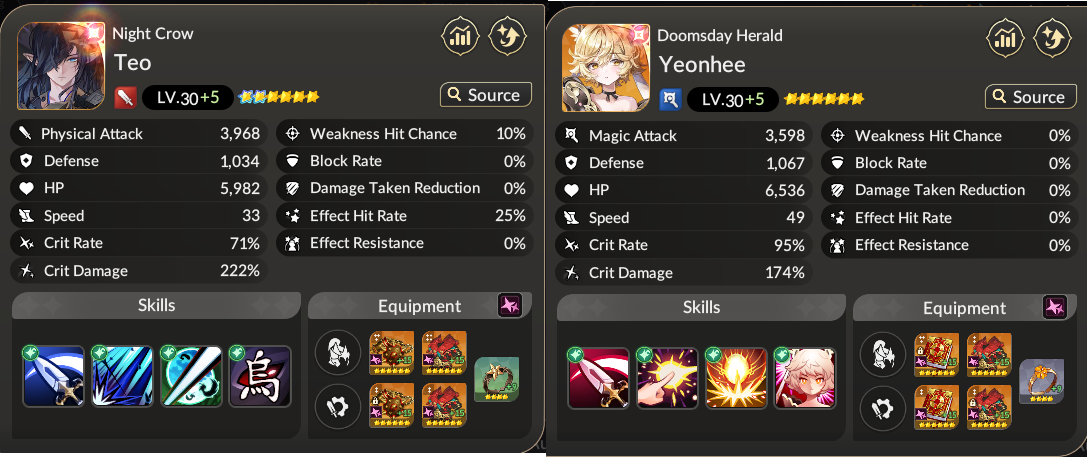Toggle pink star button in Yeonhee's Equipment
This screenshot has width=1087, height=457.
coord(1055,307)
